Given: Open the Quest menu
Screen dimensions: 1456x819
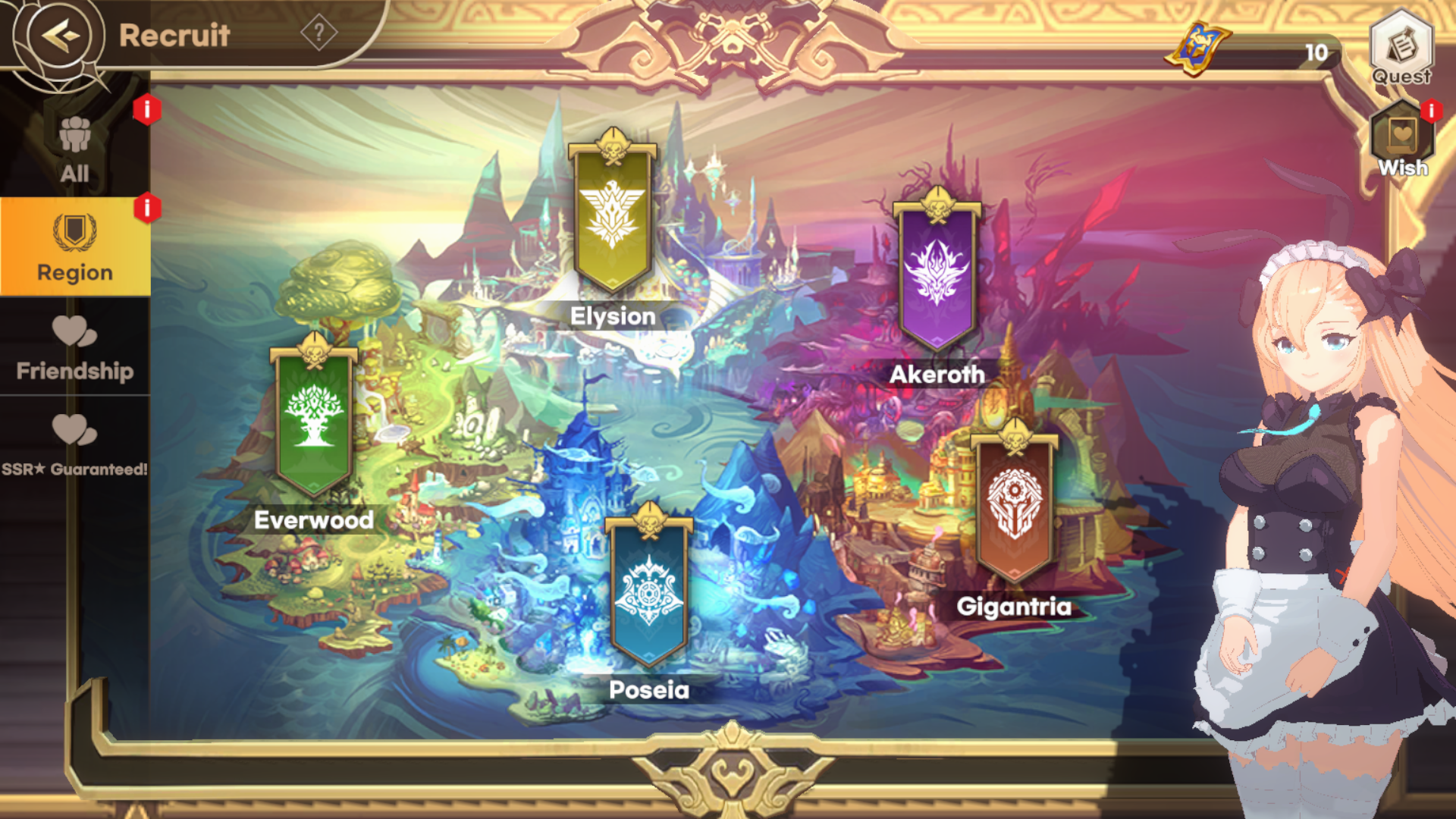Looking at the screenshot, I should (1401, 47).
